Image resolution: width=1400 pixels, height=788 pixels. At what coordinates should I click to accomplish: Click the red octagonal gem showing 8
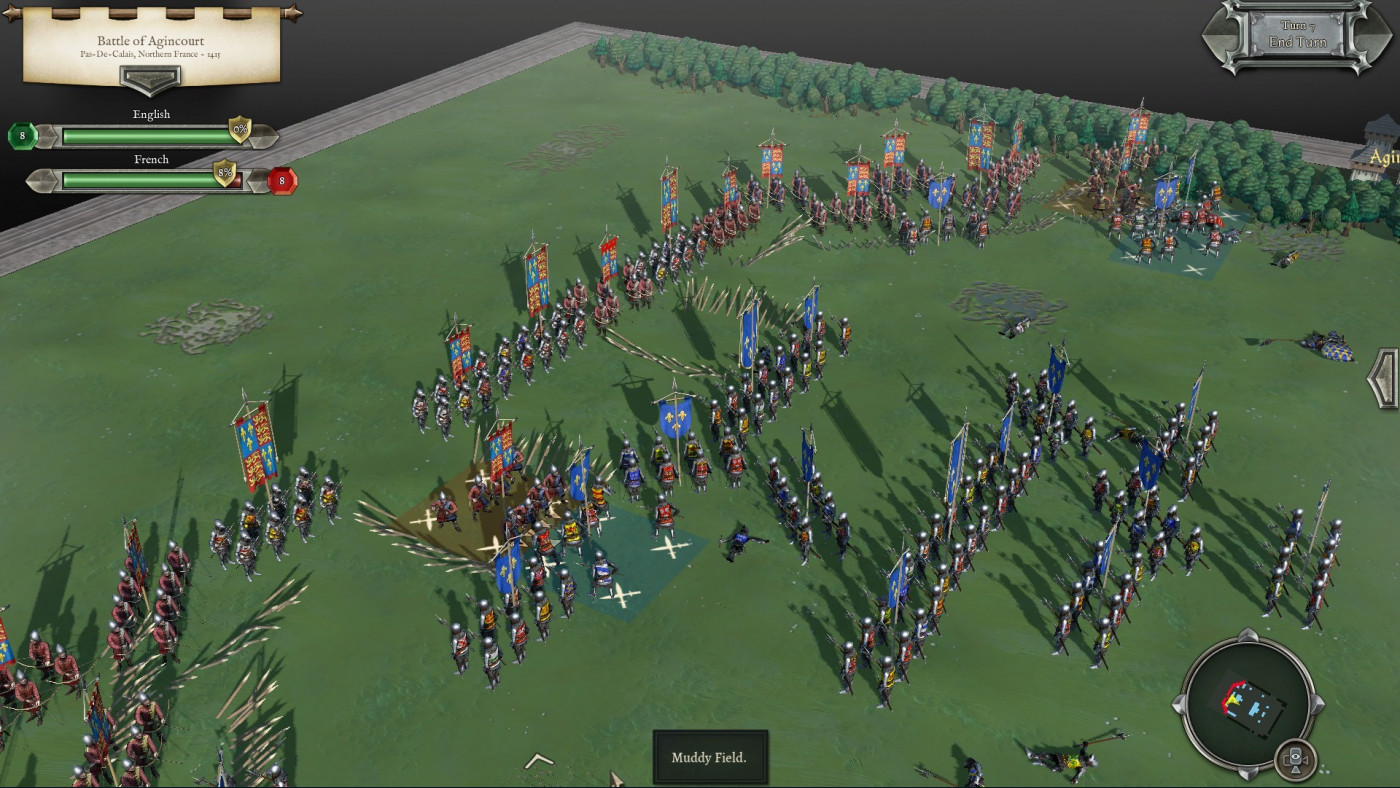(x=282, y=181)
